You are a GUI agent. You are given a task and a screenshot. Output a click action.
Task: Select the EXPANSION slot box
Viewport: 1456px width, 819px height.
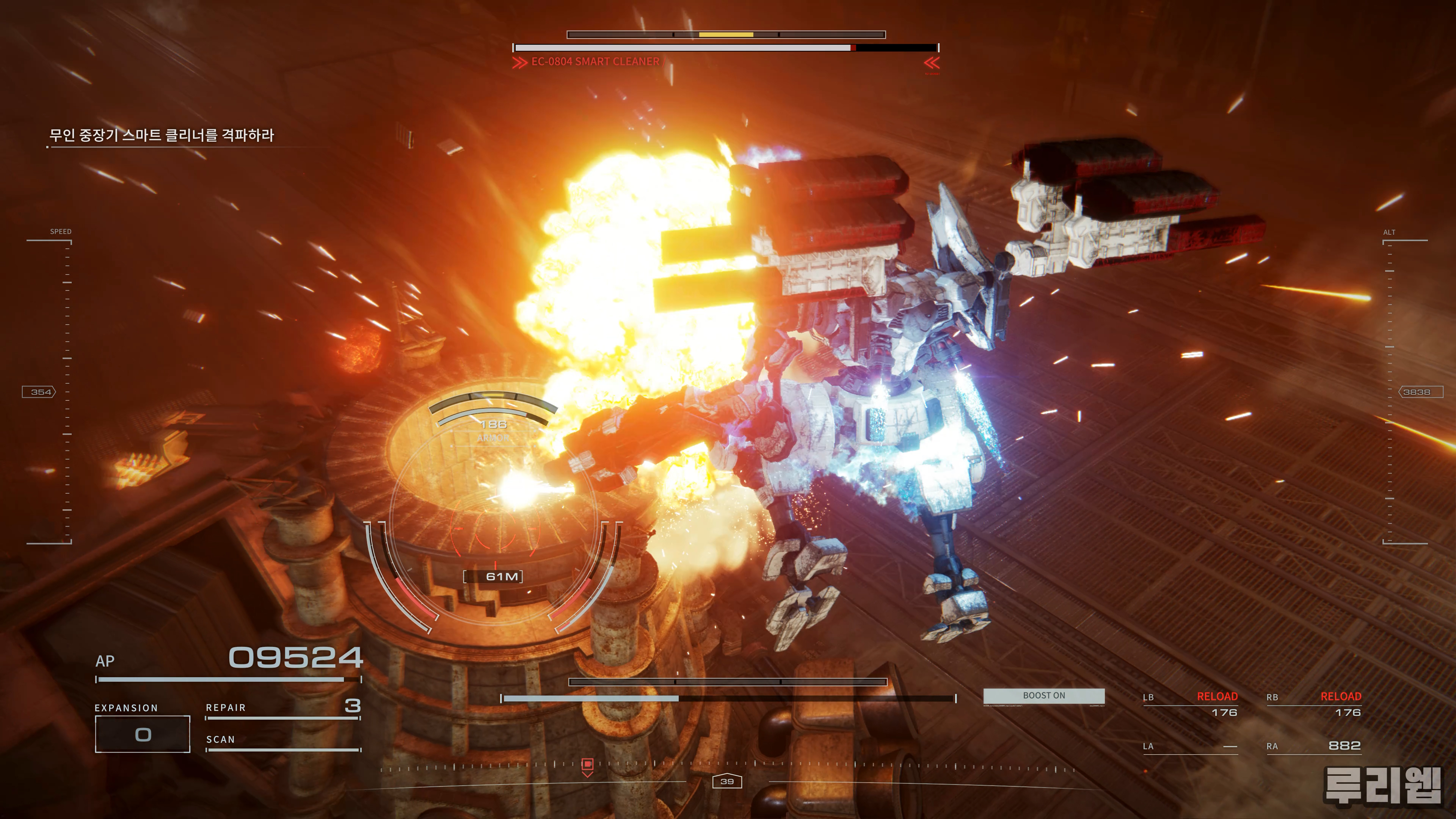(143, 734)
